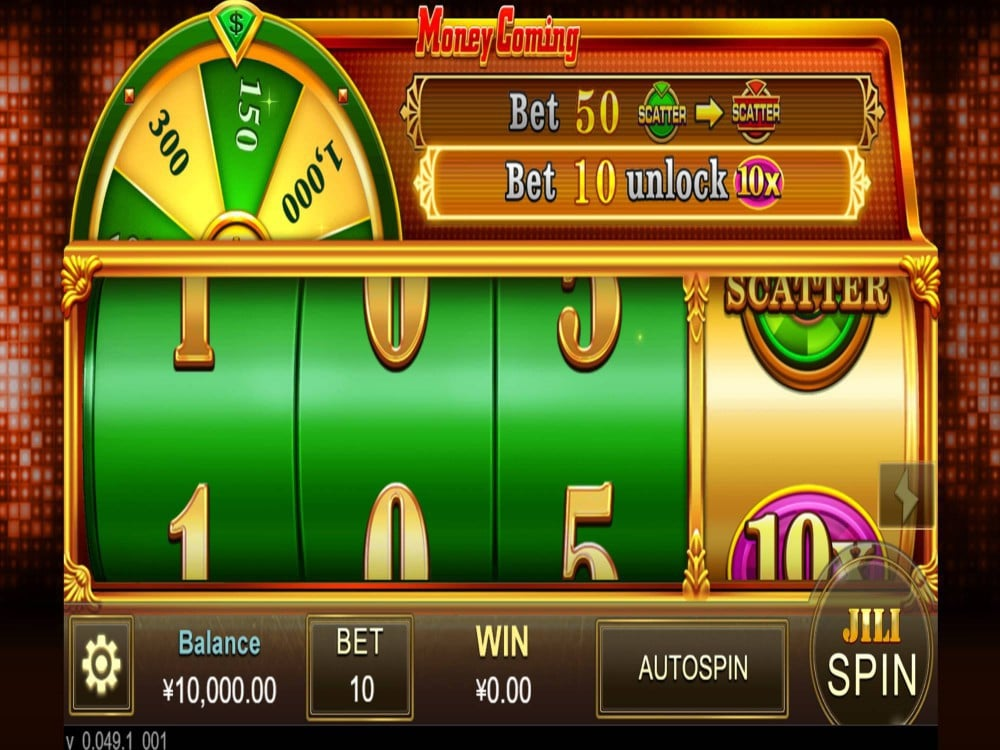
Task: Toggle the lightning bolt turbo button
Action: (x=907, y=495)
